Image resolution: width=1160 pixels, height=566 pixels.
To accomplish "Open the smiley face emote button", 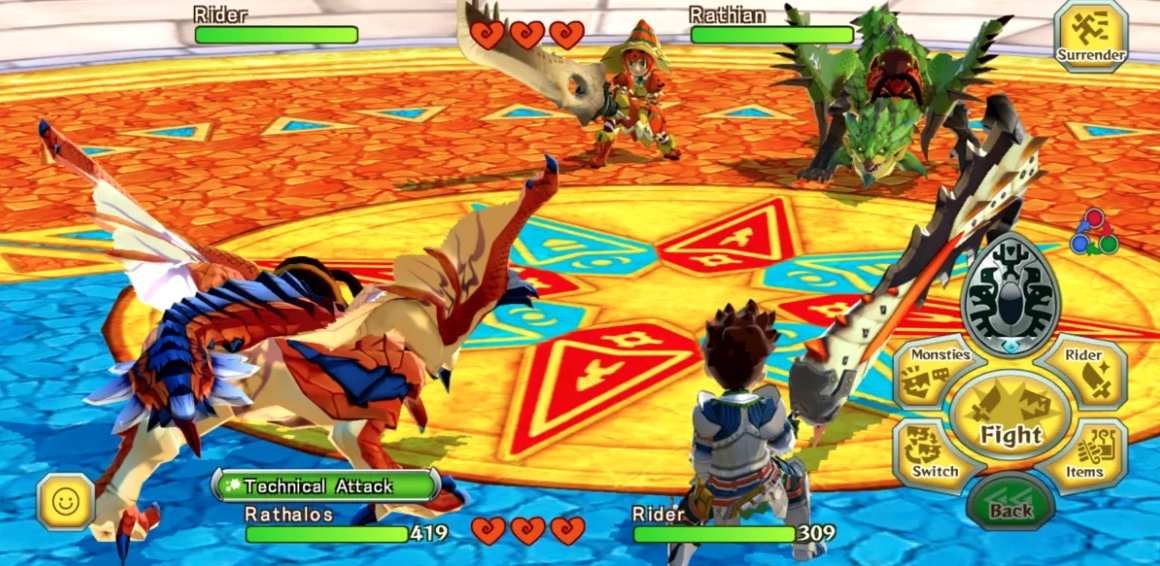I will point(66,501).
